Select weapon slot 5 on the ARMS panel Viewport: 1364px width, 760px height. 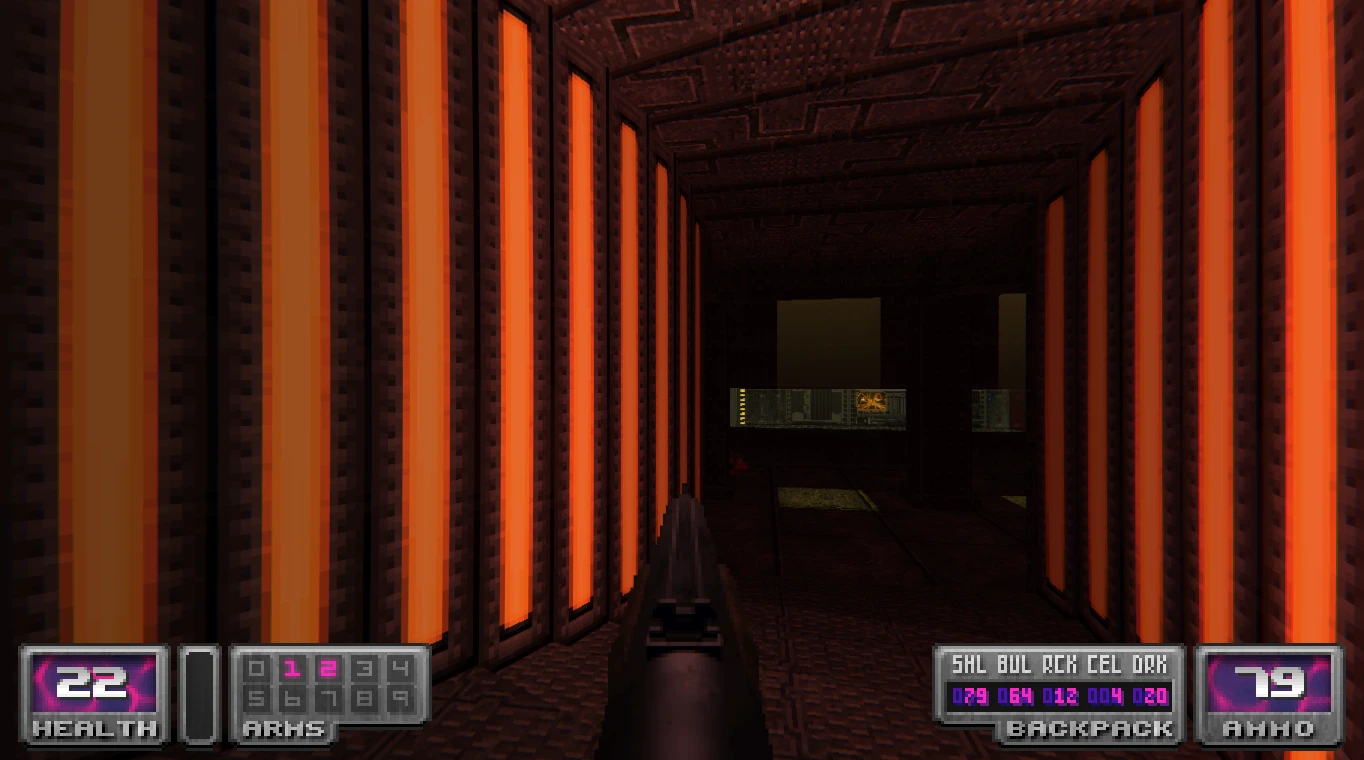pyautogui.click(x=256, y=697)
